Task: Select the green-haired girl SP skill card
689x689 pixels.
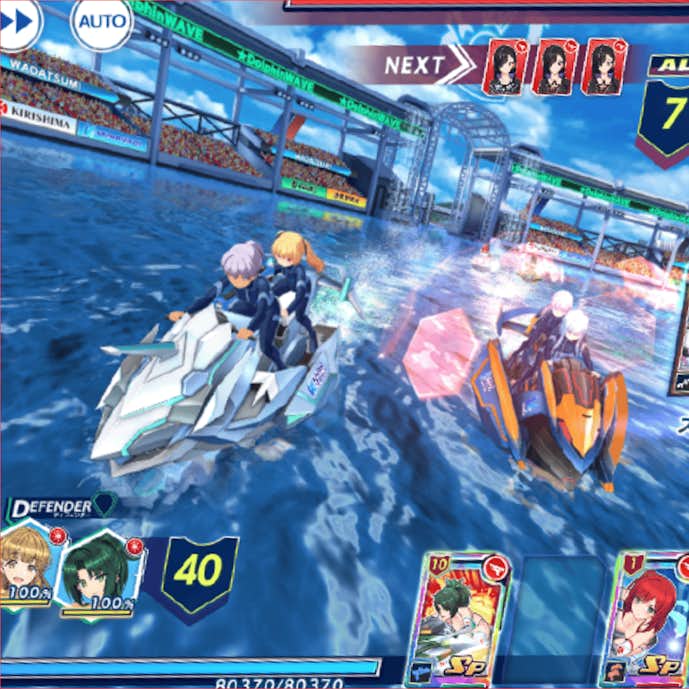Action: click(466, 618)
